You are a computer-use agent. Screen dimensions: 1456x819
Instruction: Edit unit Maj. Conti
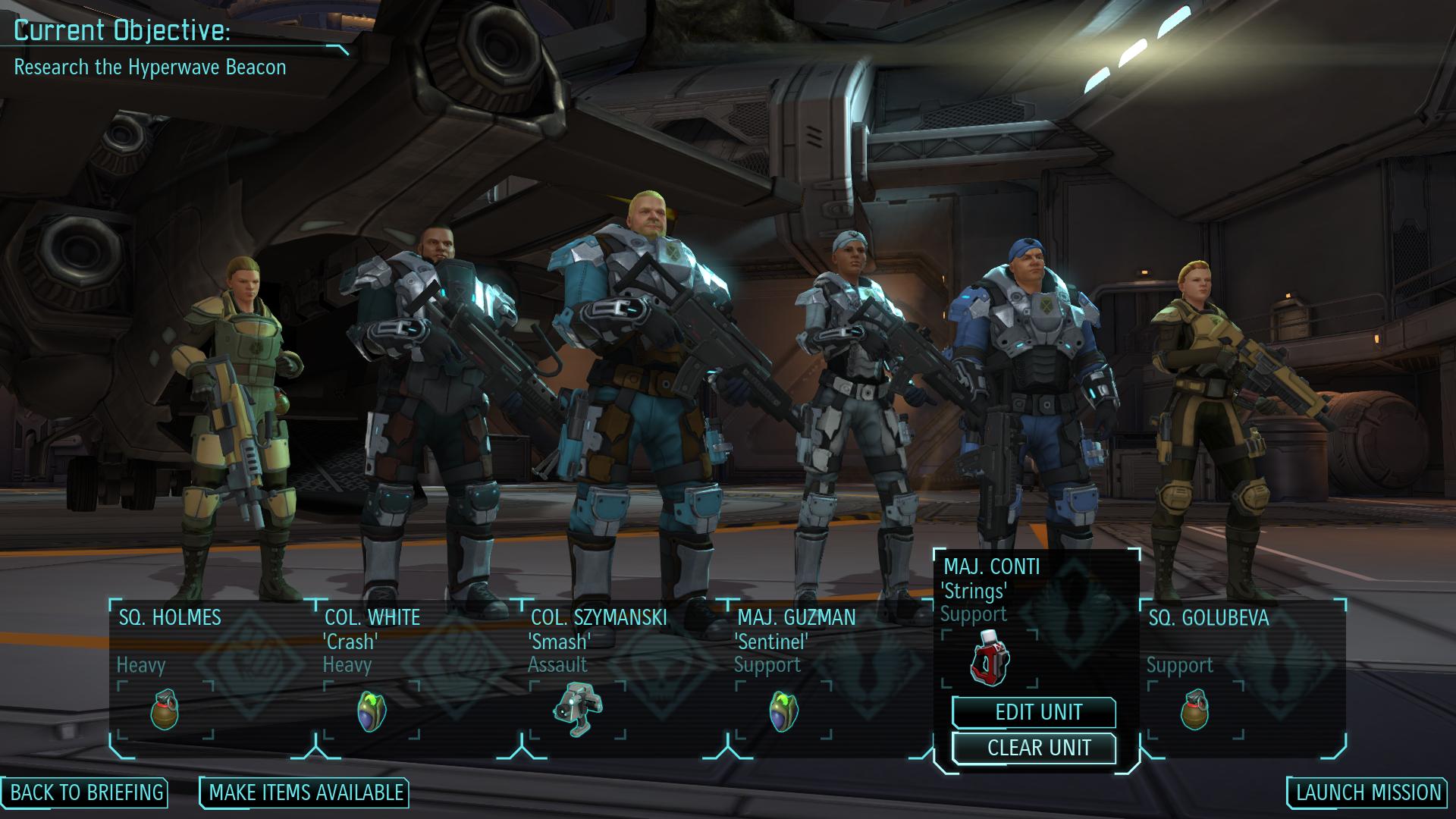pos(1037,712)
